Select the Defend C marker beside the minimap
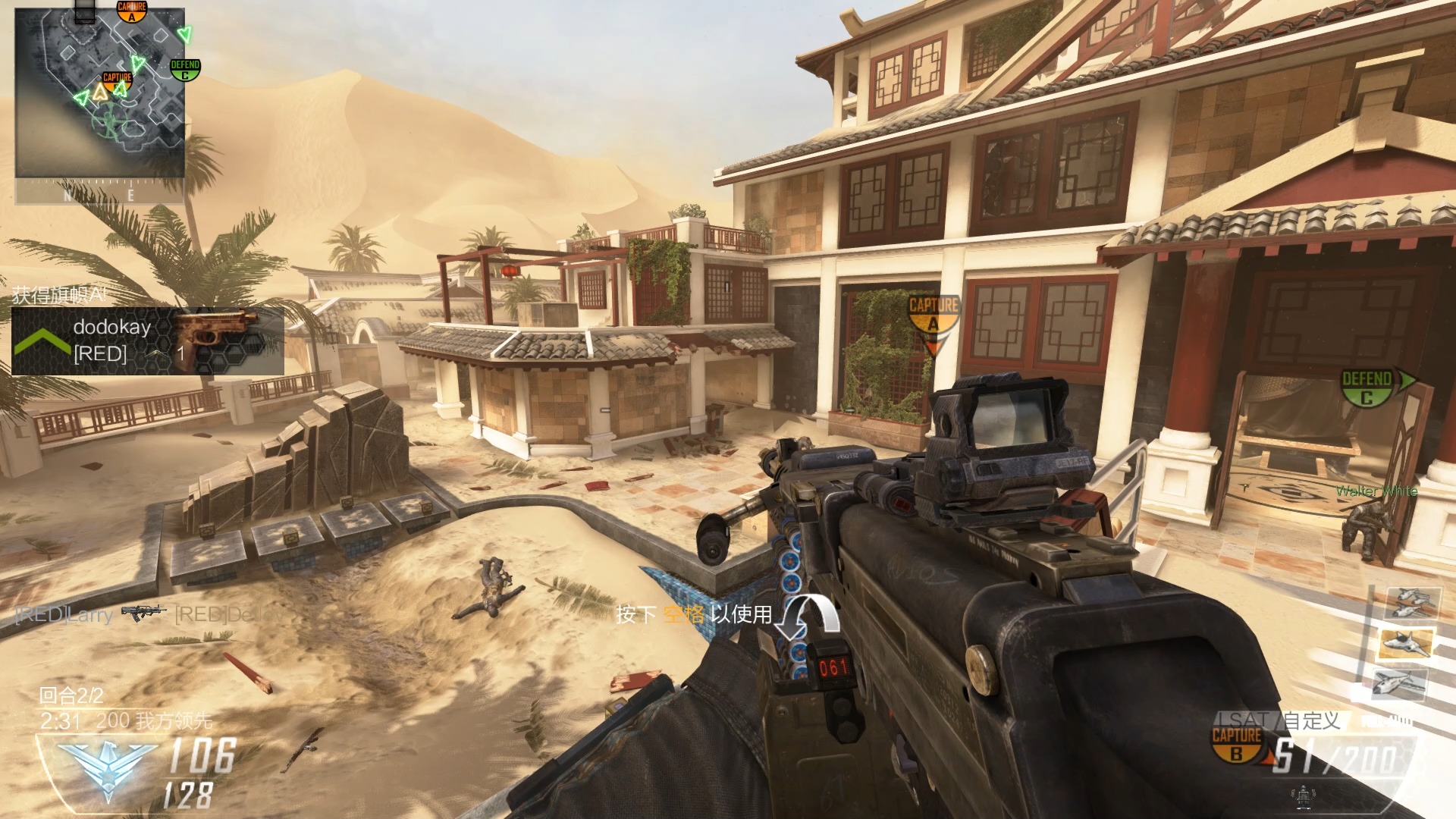 click(x=185, y=70)
